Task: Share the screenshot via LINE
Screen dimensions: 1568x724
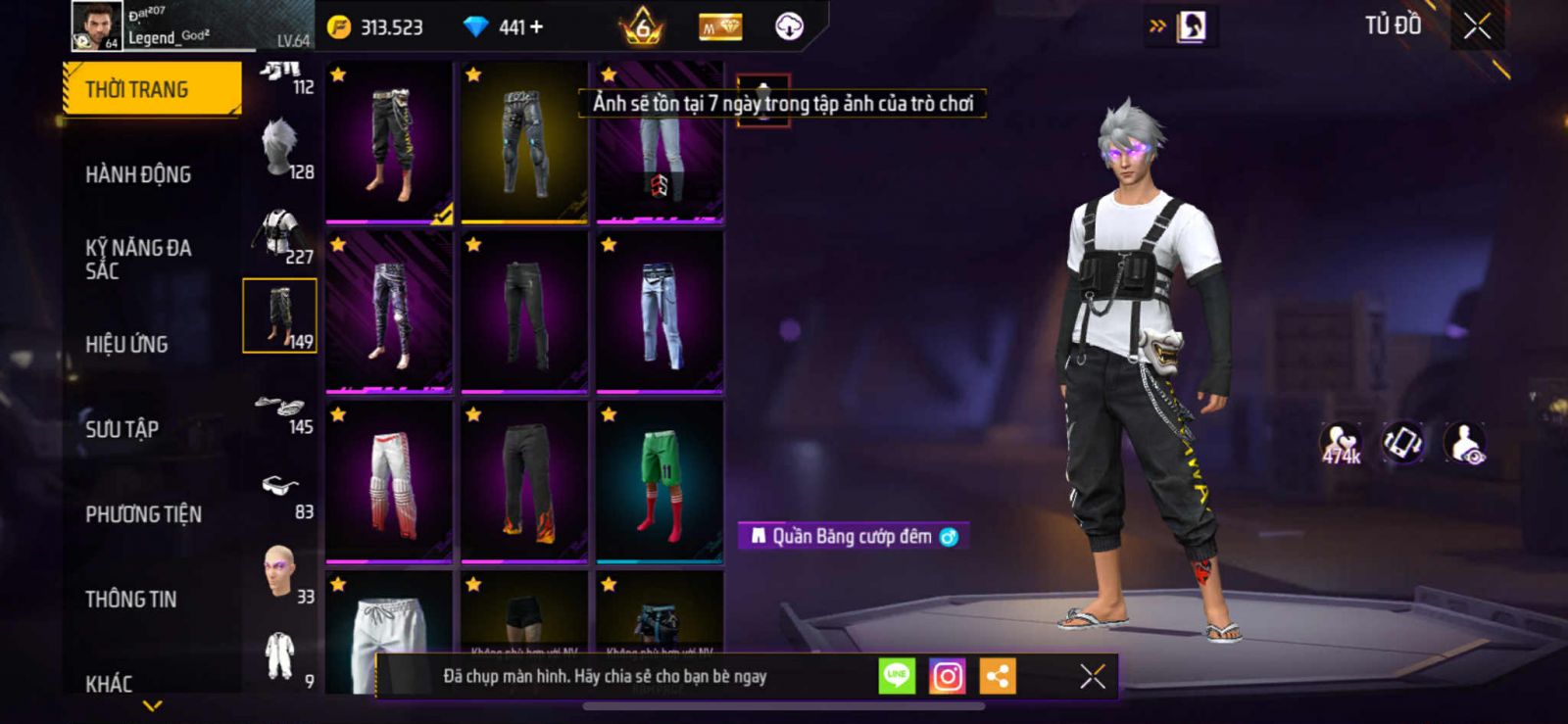Action: (897, 676)
